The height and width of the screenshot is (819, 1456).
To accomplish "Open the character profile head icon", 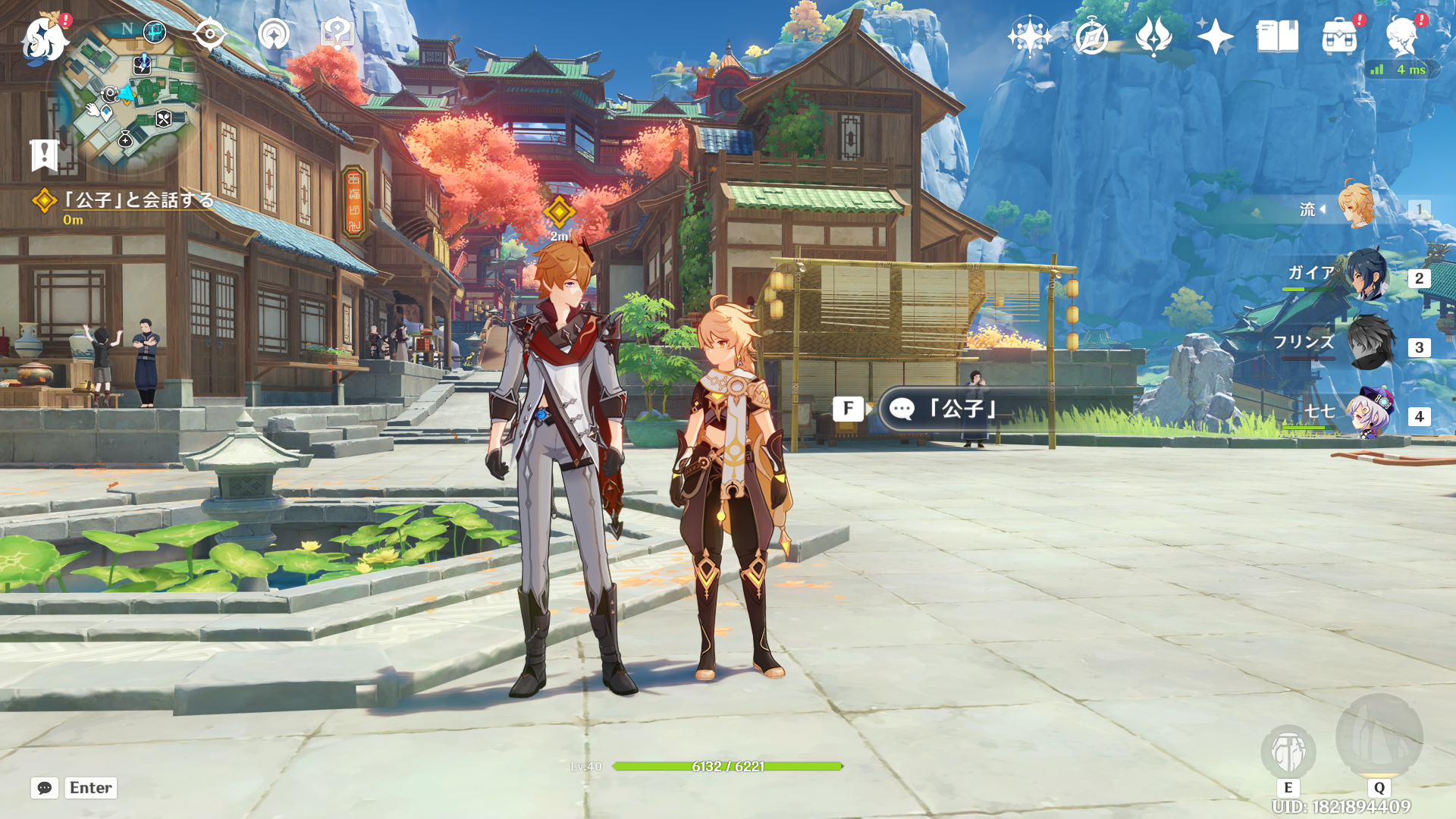I will (x=1401, y=36).
